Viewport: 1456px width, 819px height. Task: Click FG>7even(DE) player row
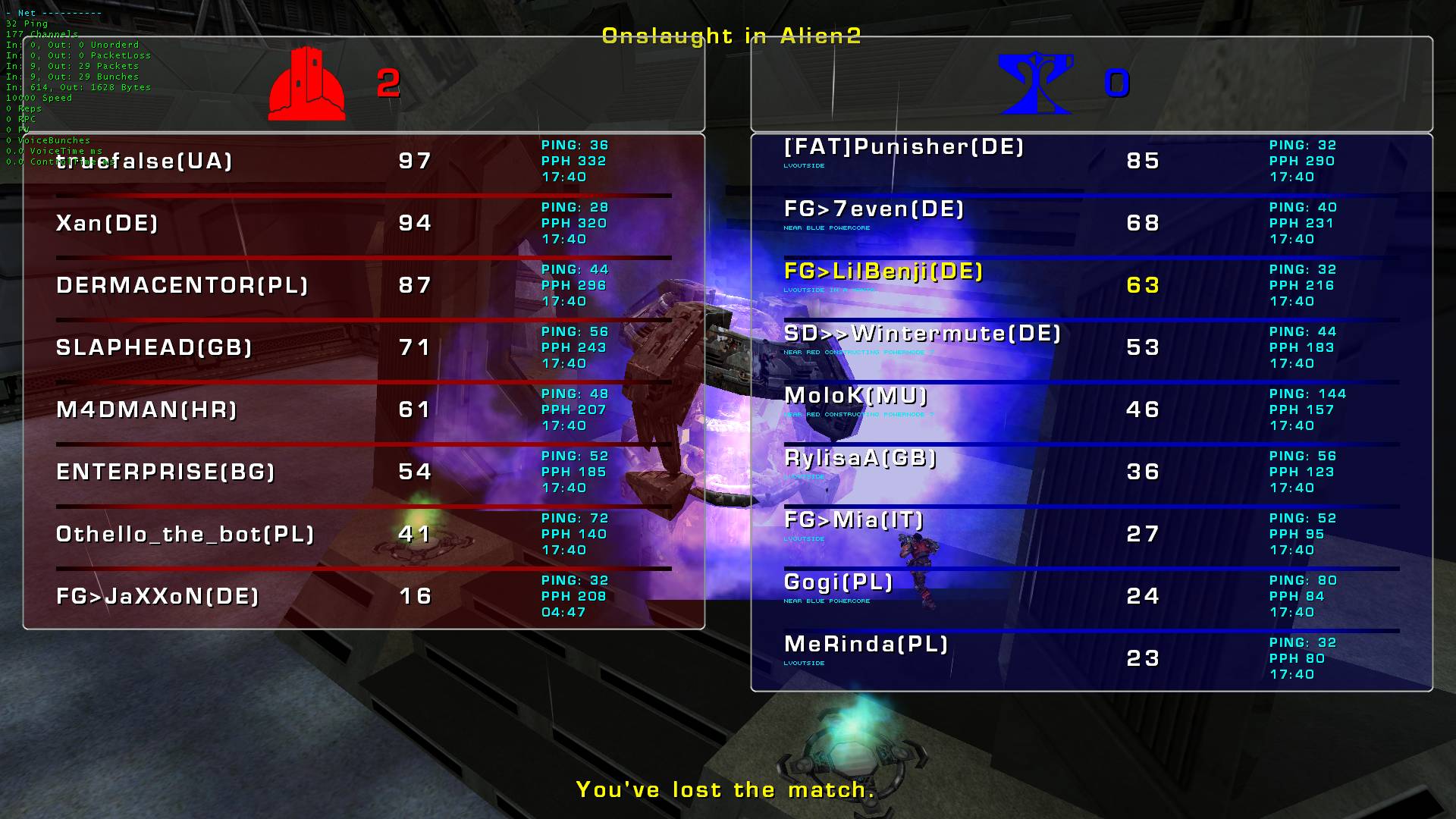click(x=874, y=209)
